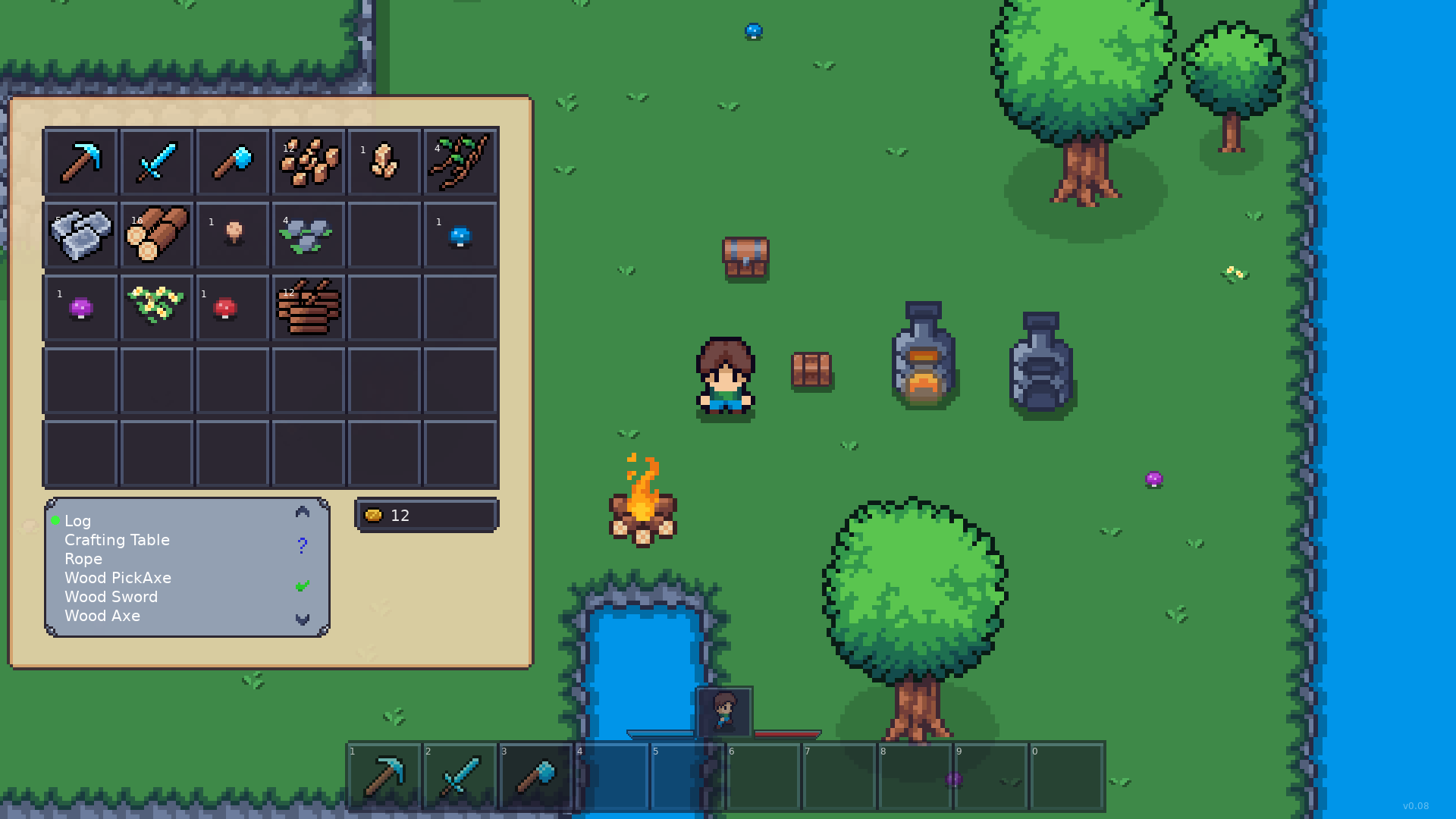Confirm crafting with the green checkmark

(302, 585)
